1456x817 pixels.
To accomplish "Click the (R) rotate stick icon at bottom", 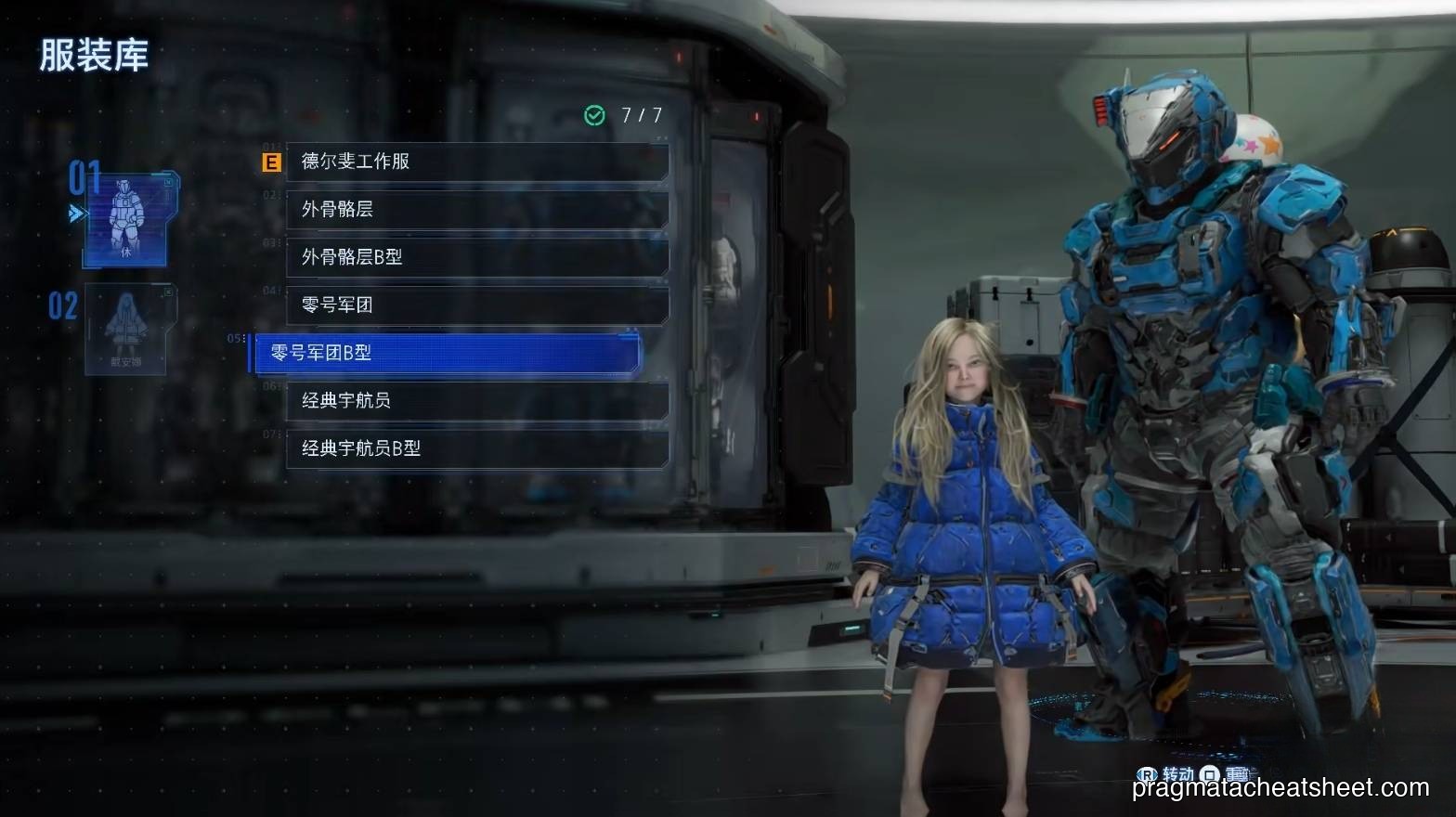I will coord(1148,772).
